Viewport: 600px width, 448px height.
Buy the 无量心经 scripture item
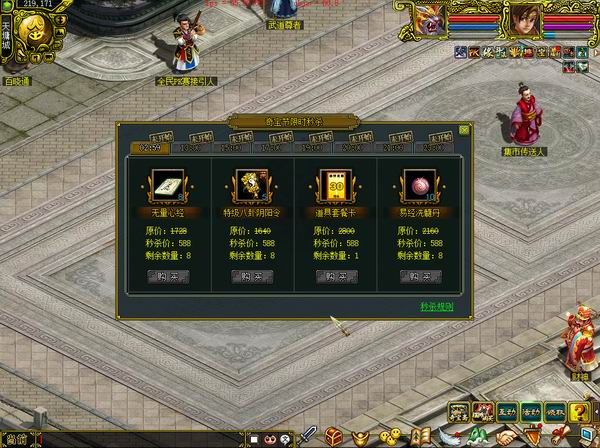[x=162, y=277]
